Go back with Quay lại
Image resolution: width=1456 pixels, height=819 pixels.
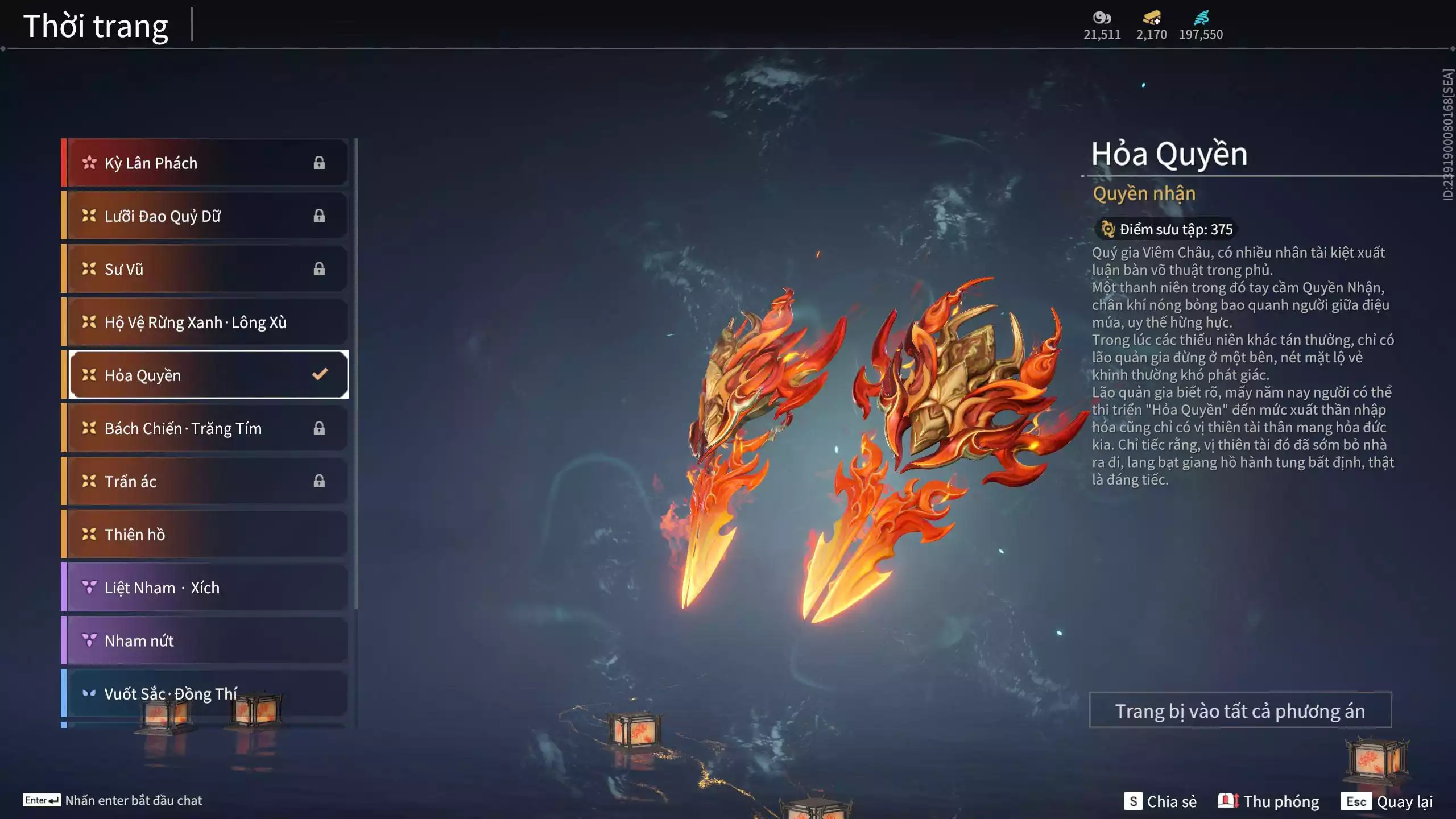pos(1387,801)
